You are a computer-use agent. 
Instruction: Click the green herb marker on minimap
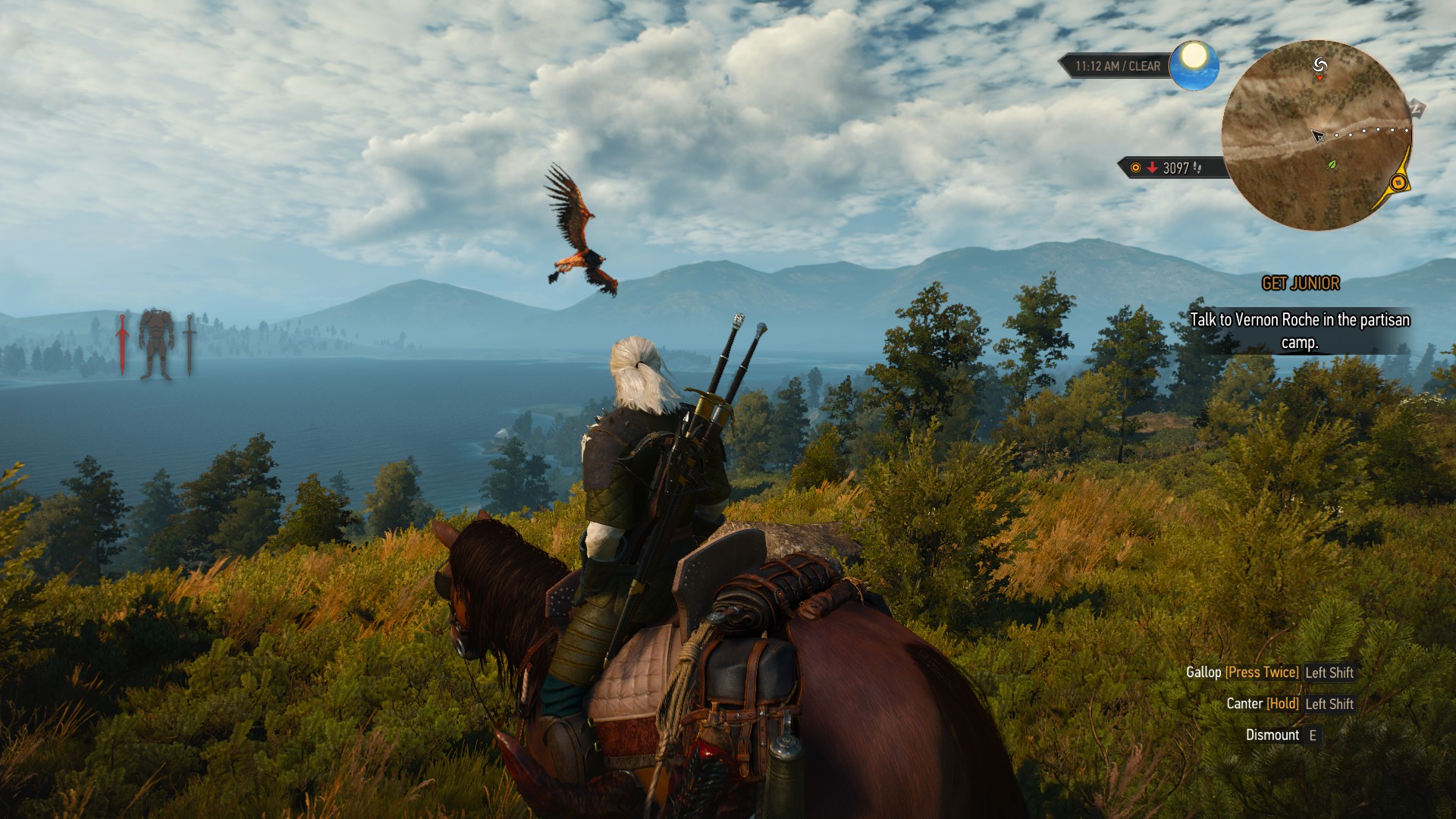pos(1331,164)
